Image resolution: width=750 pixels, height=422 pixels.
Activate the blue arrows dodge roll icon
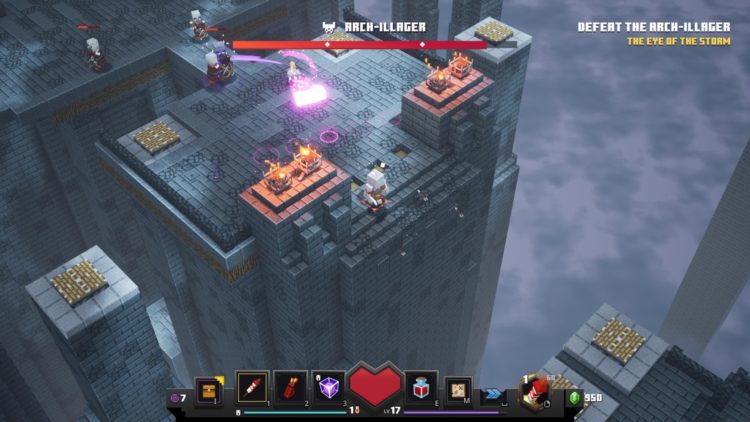[493, 393]
